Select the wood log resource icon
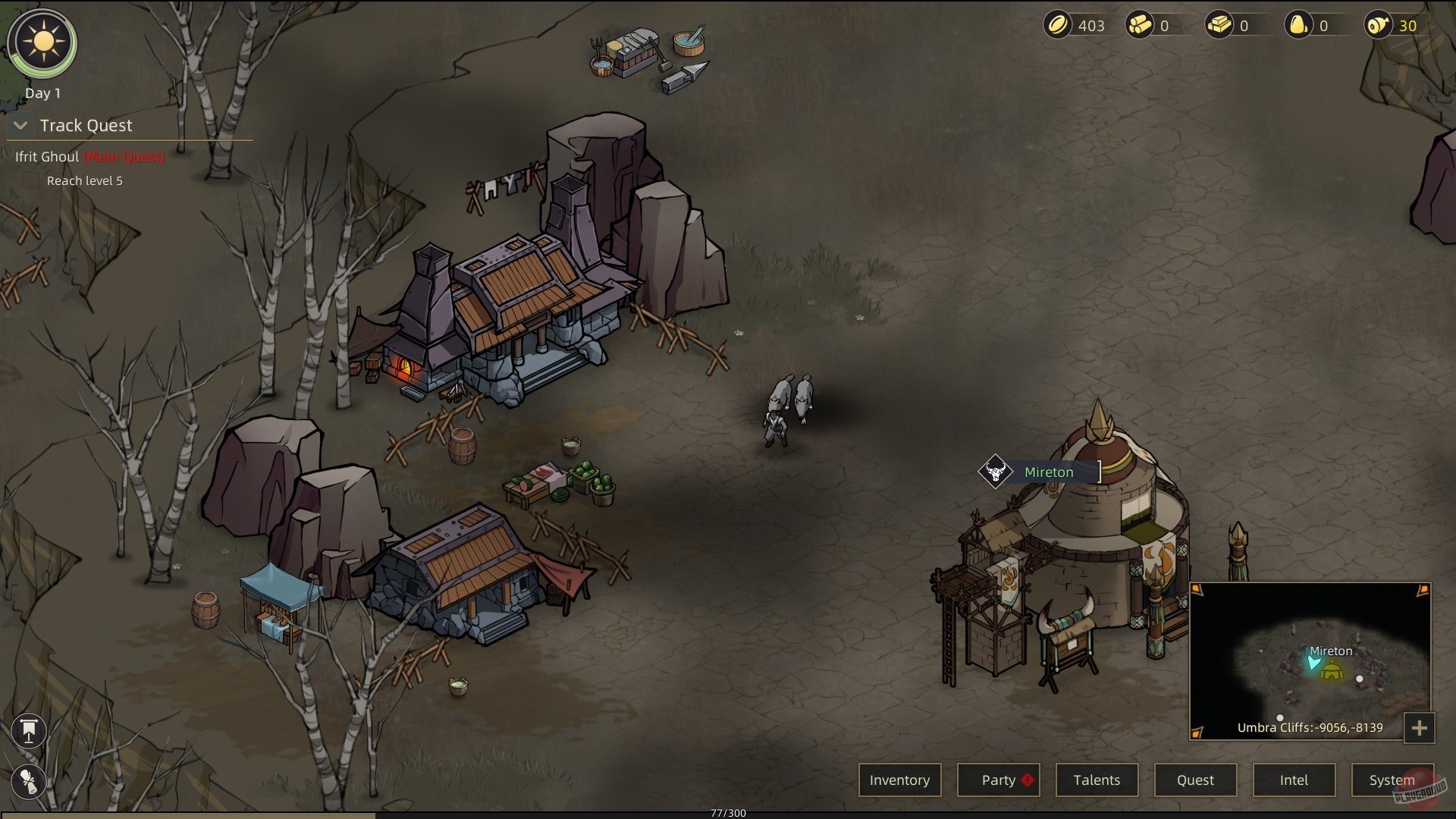 point(1141,25)
